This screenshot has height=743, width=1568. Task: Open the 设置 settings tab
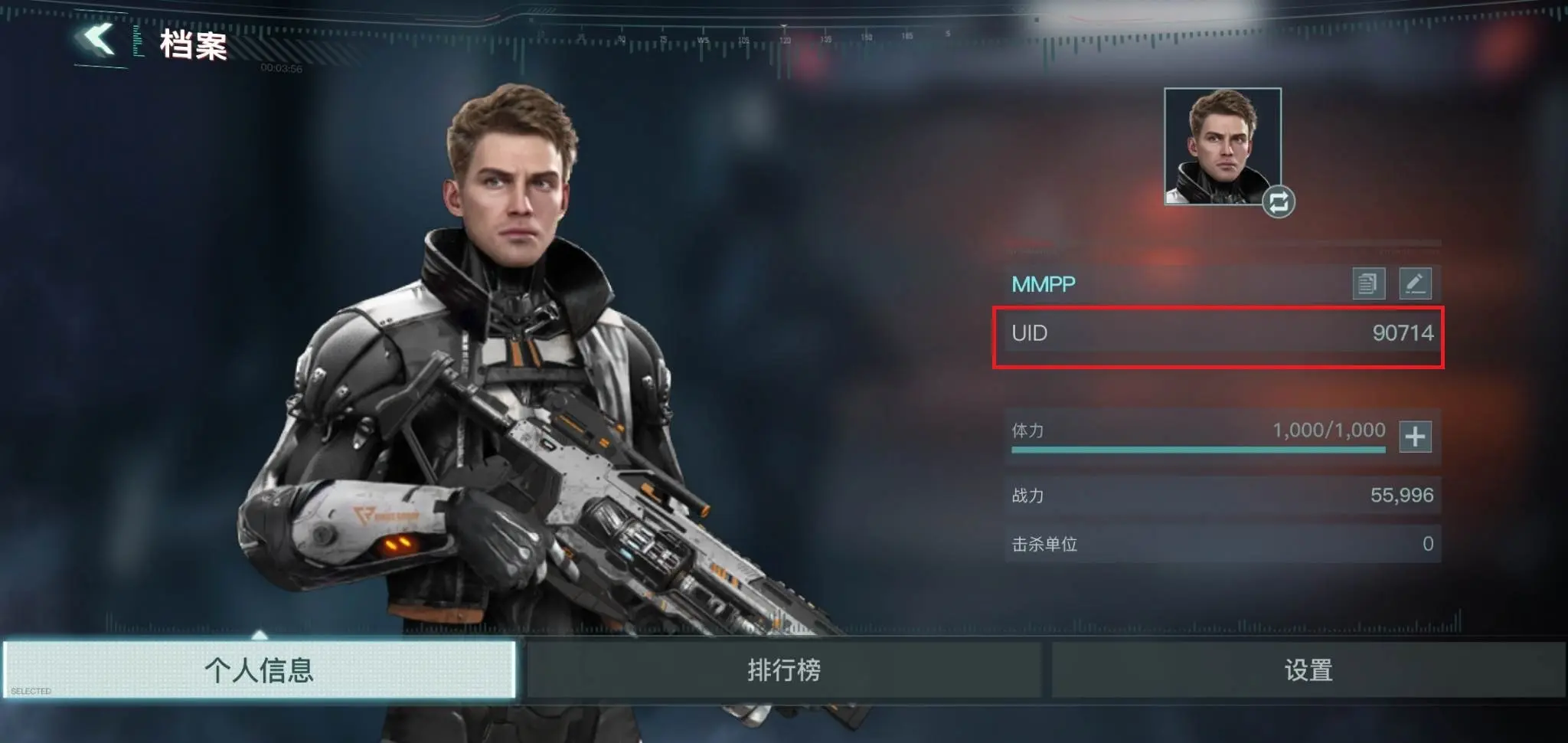[1308, 670]
